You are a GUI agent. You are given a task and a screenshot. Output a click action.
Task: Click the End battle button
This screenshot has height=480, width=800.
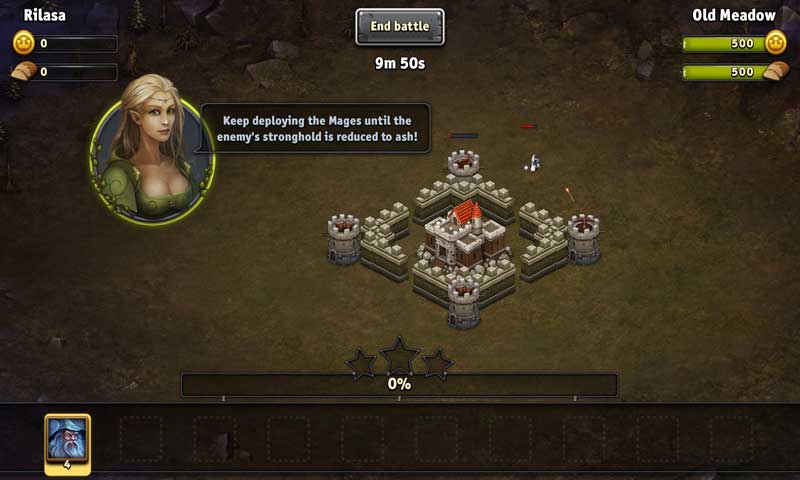click(399, 27)
